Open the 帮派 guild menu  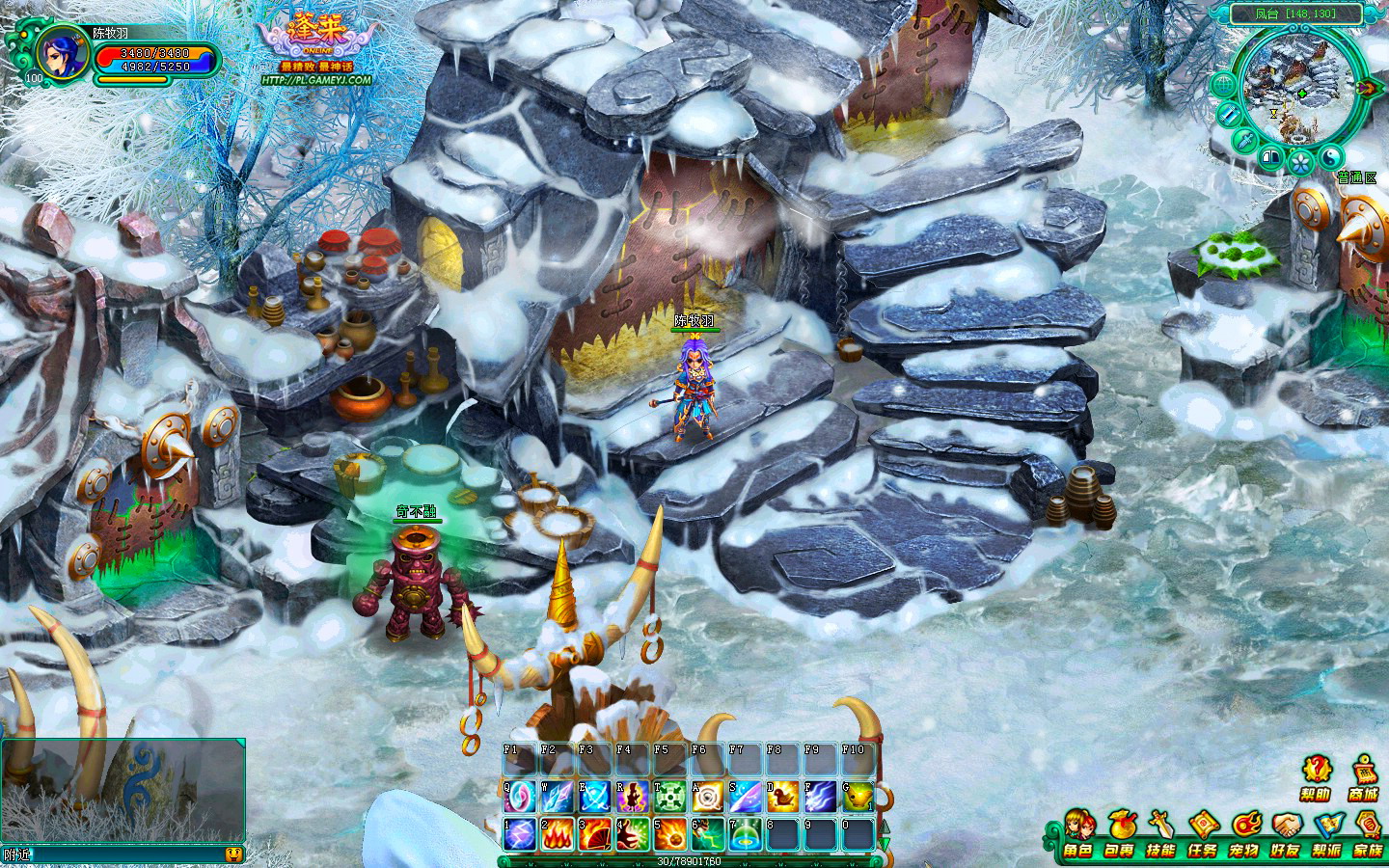coord(1327,834)
